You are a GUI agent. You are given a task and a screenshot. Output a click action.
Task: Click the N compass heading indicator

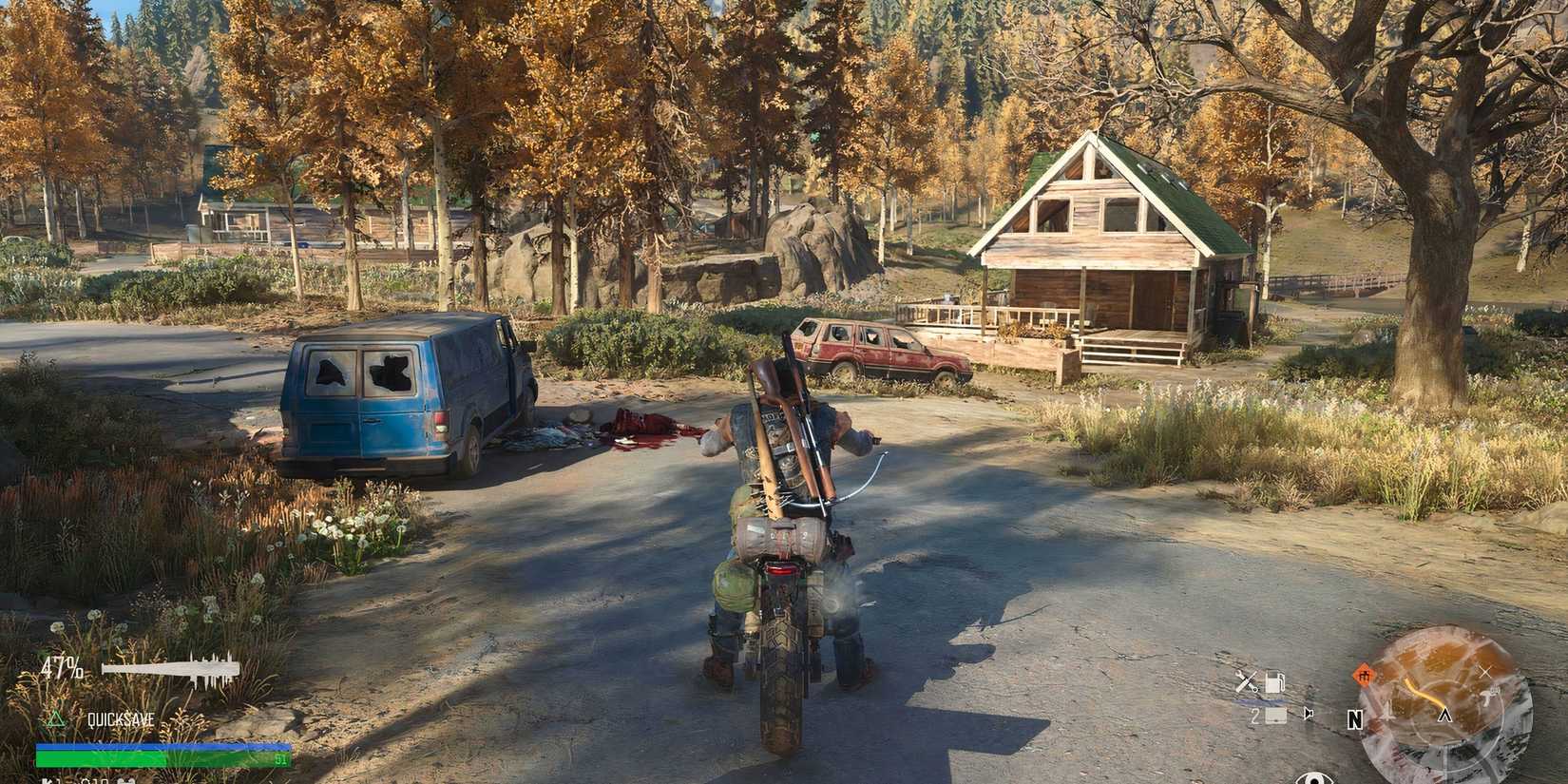[1355, 720]
